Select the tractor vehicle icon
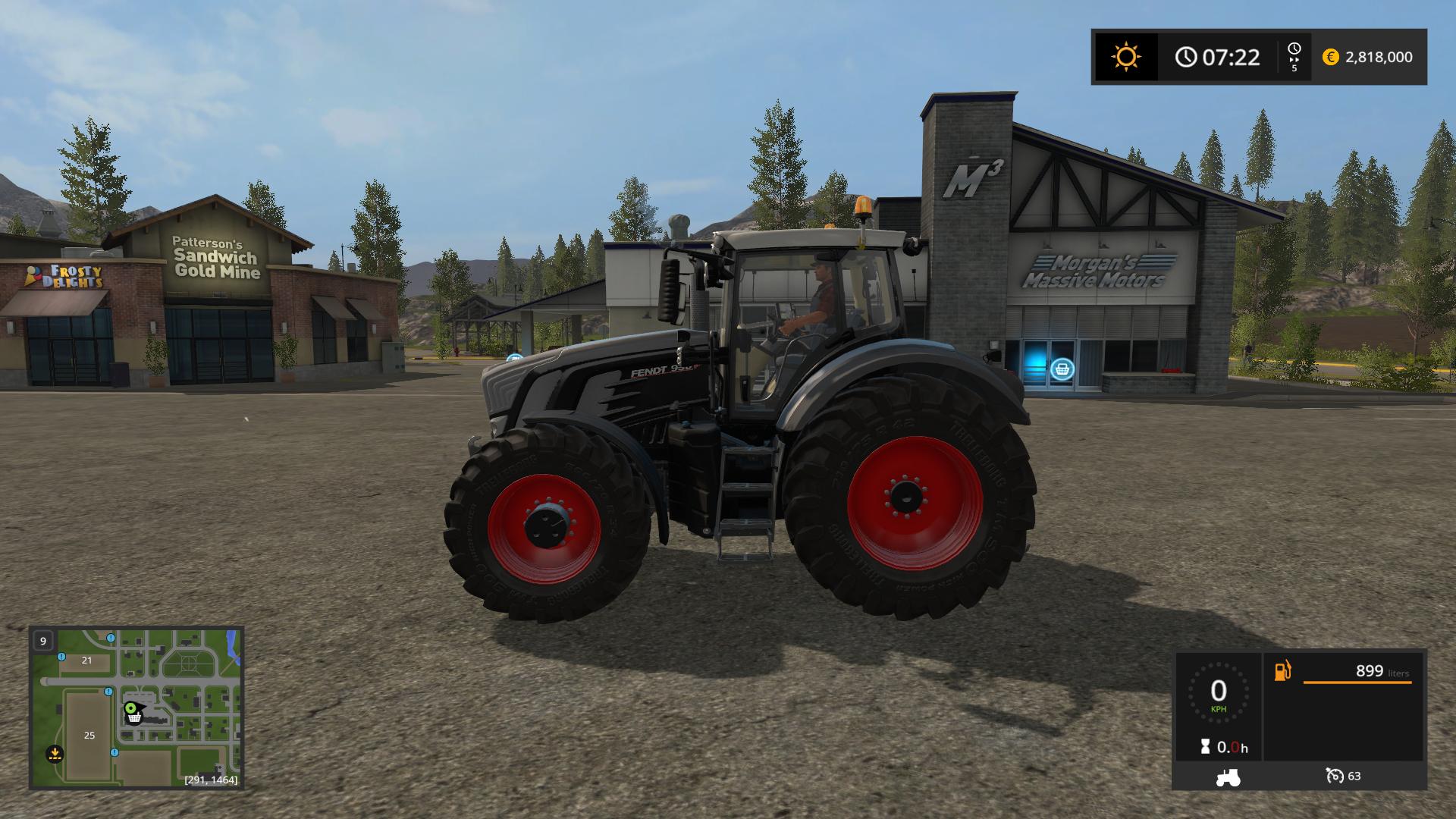 (x=1228, y=777)
